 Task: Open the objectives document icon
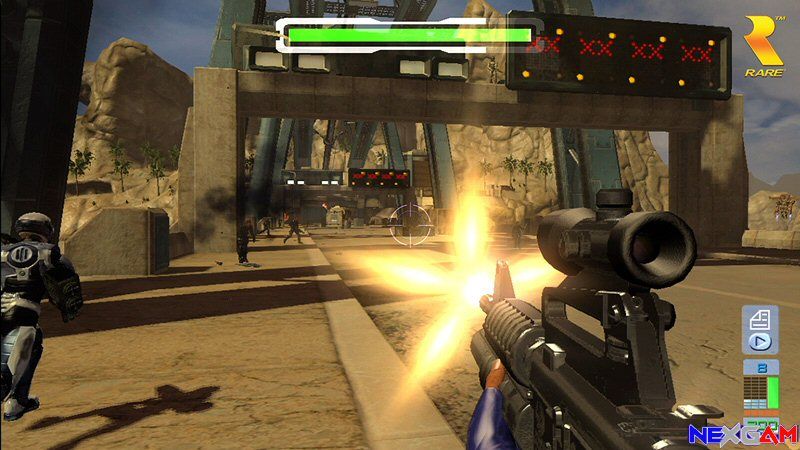tap(759, 319)
